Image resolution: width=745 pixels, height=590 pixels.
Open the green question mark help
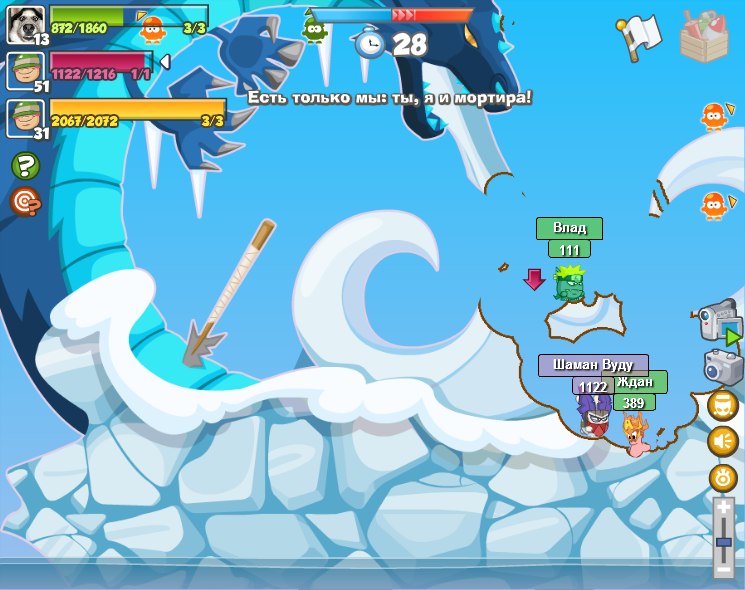coord(25,166)
